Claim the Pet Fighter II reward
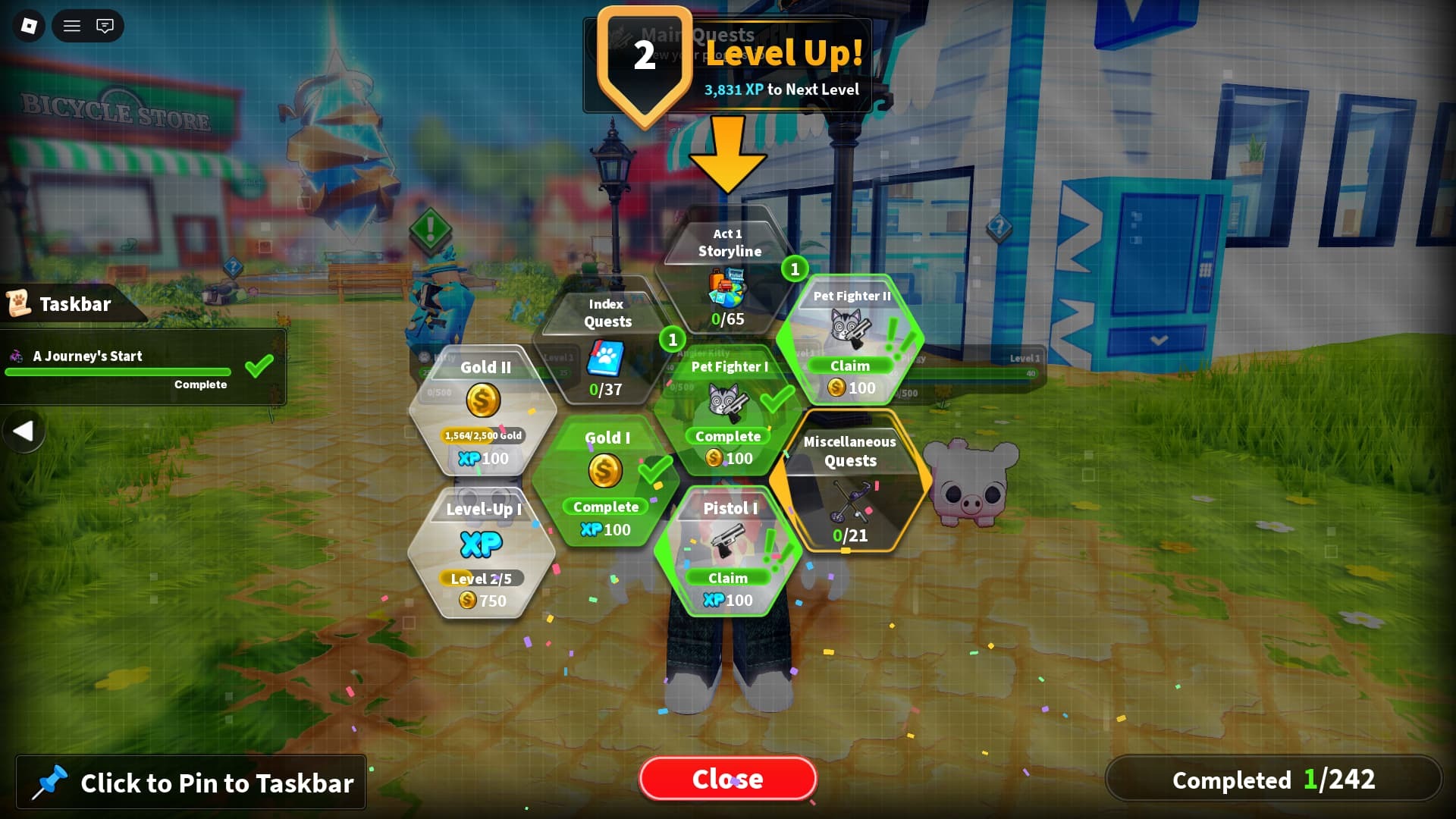 click(851, 366)
